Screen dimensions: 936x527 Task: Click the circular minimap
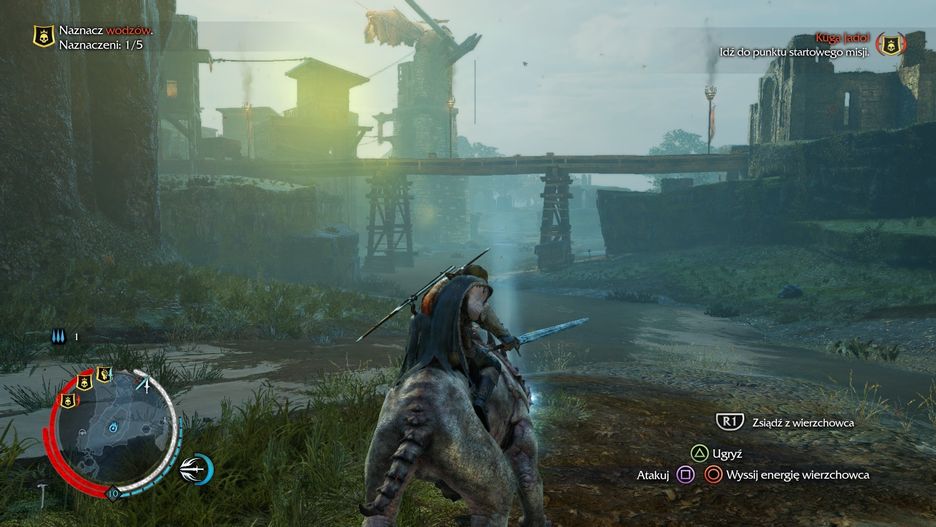(x=115, y=427)
